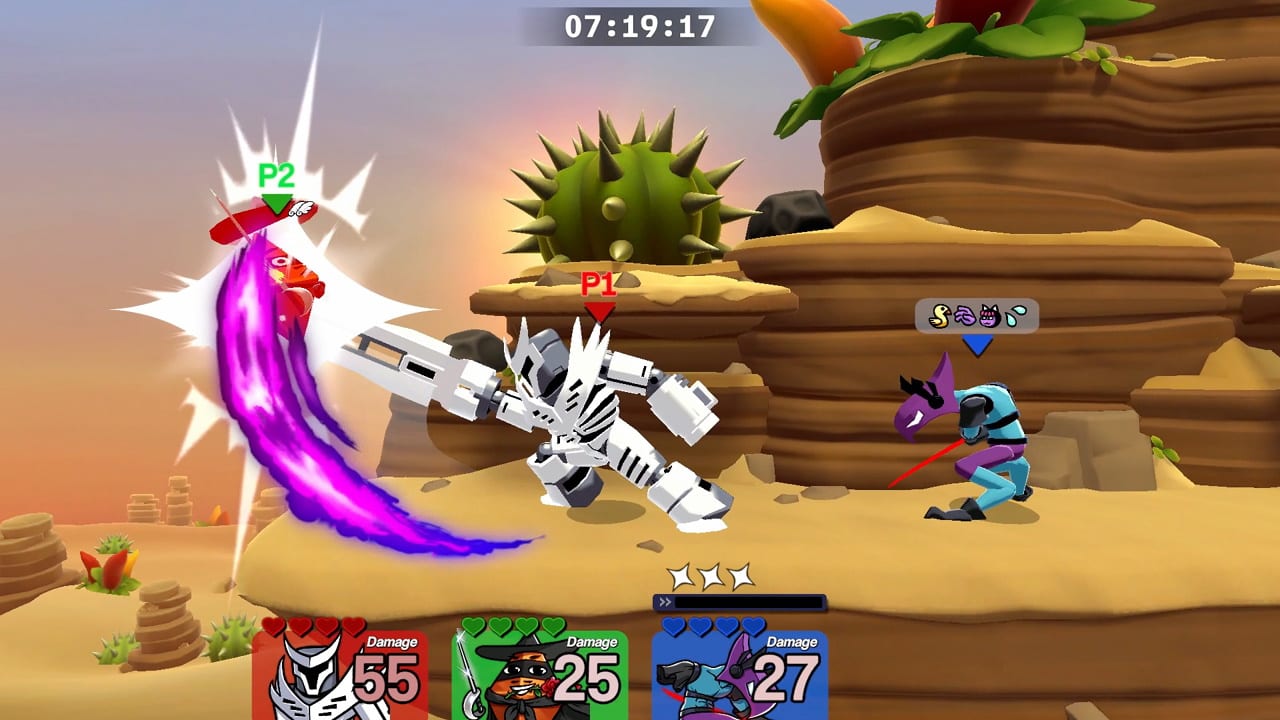The image size is (1280, 720).
Task: Select the yellow duck status icon
Action: pyautogui.click(x=940, y=315)
